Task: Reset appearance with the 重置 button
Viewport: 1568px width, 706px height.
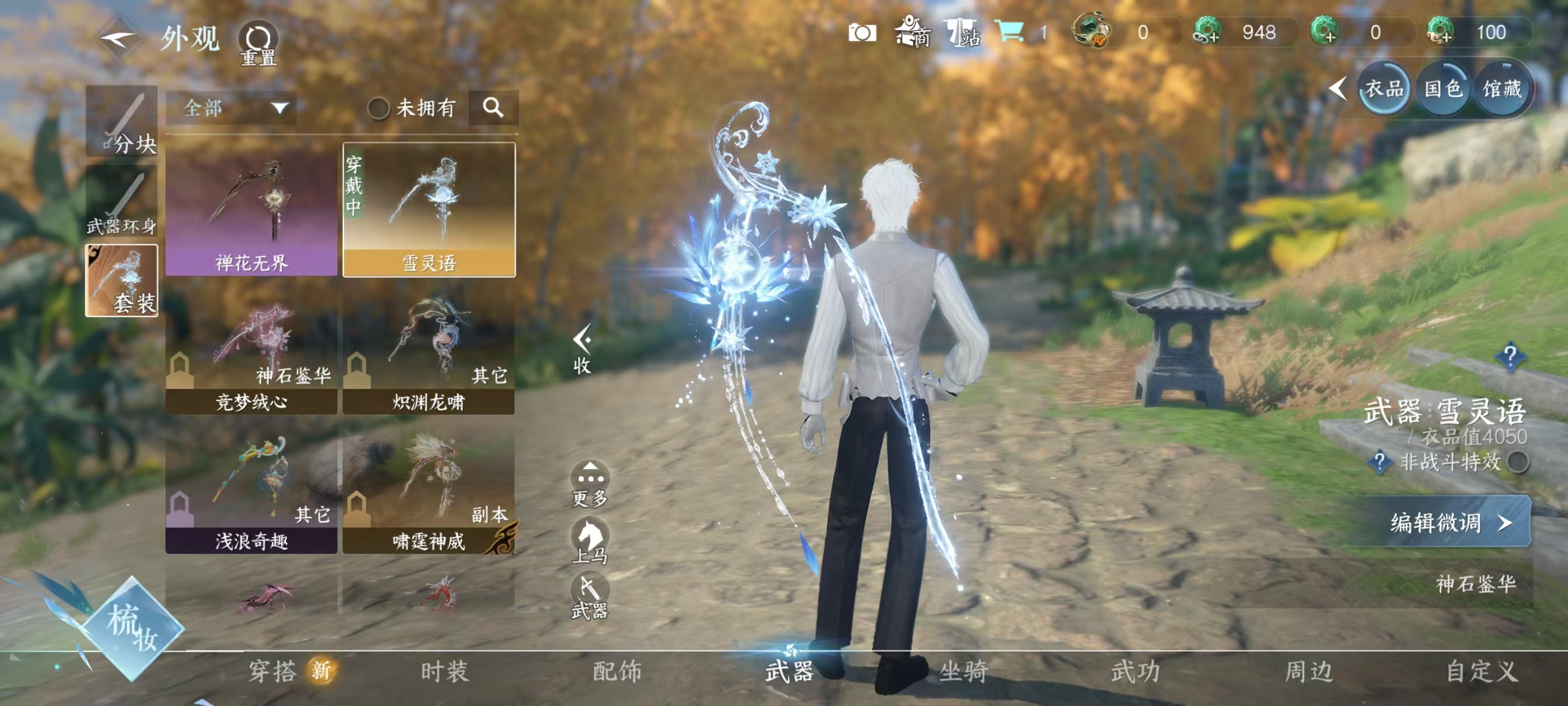Action: [259, 43]
